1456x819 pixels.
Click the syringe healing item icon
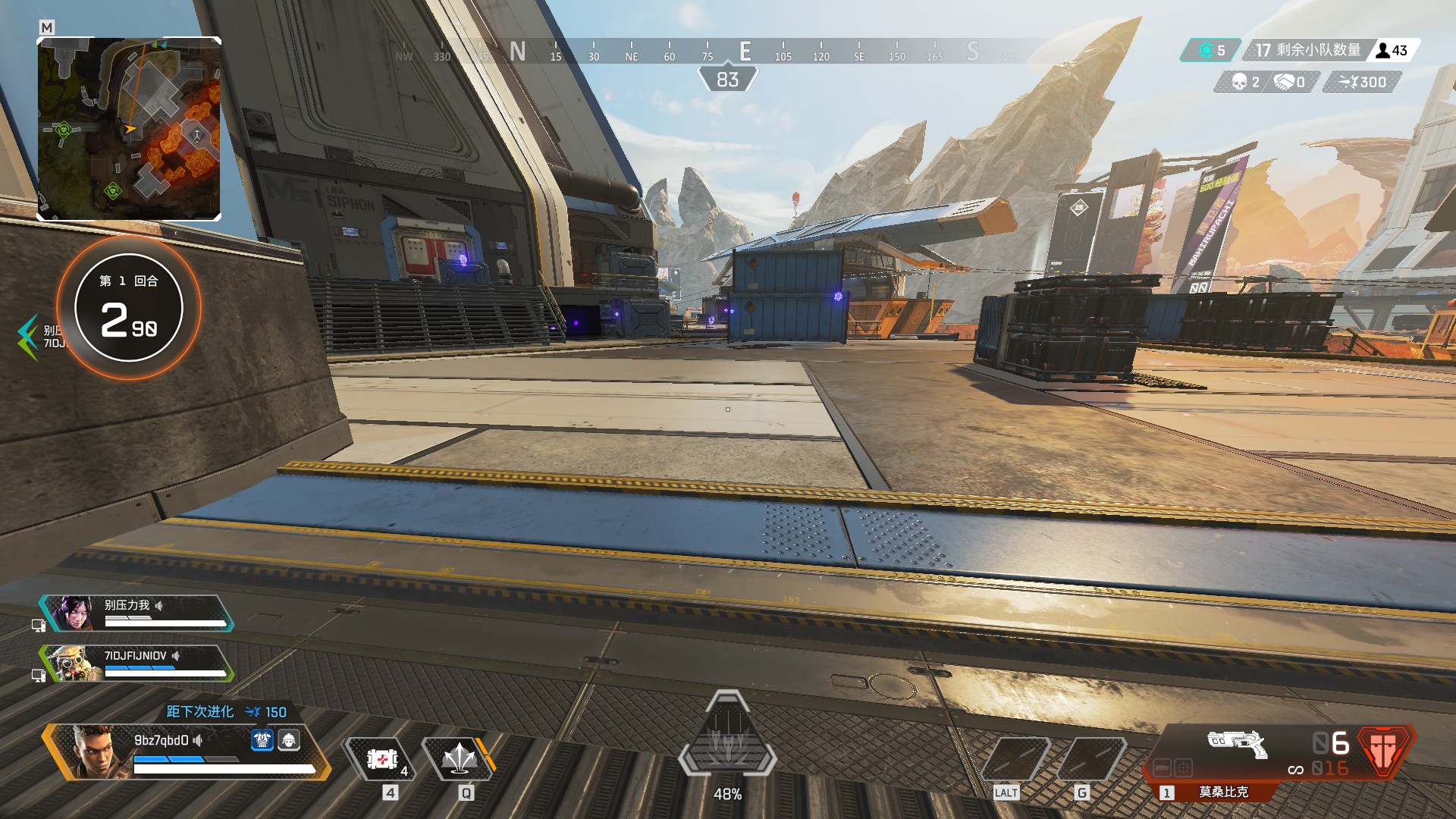tap(381, 758)
